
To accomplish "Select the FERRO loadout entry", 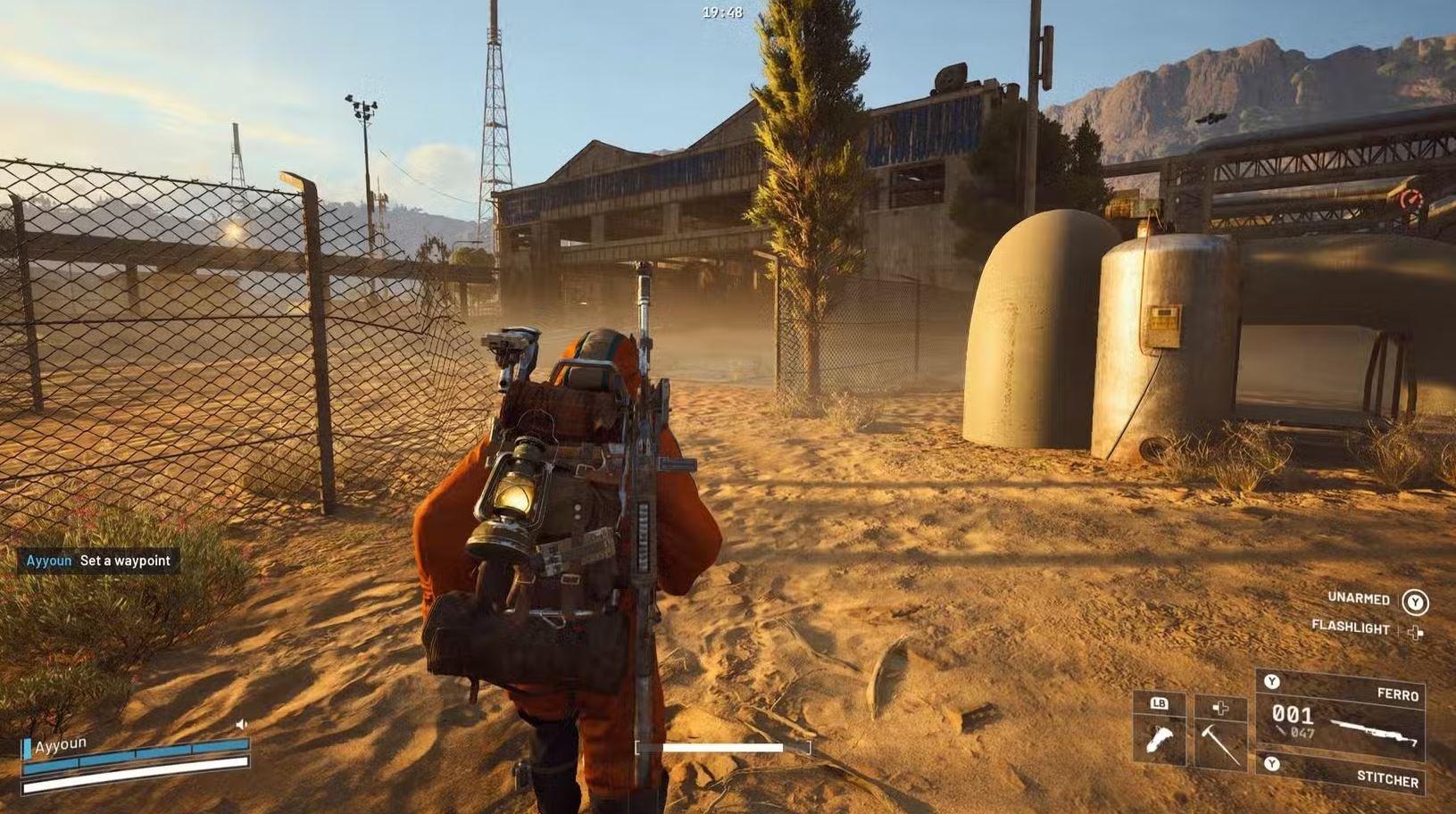I will pyautogui.click(x=1398, y=694).
